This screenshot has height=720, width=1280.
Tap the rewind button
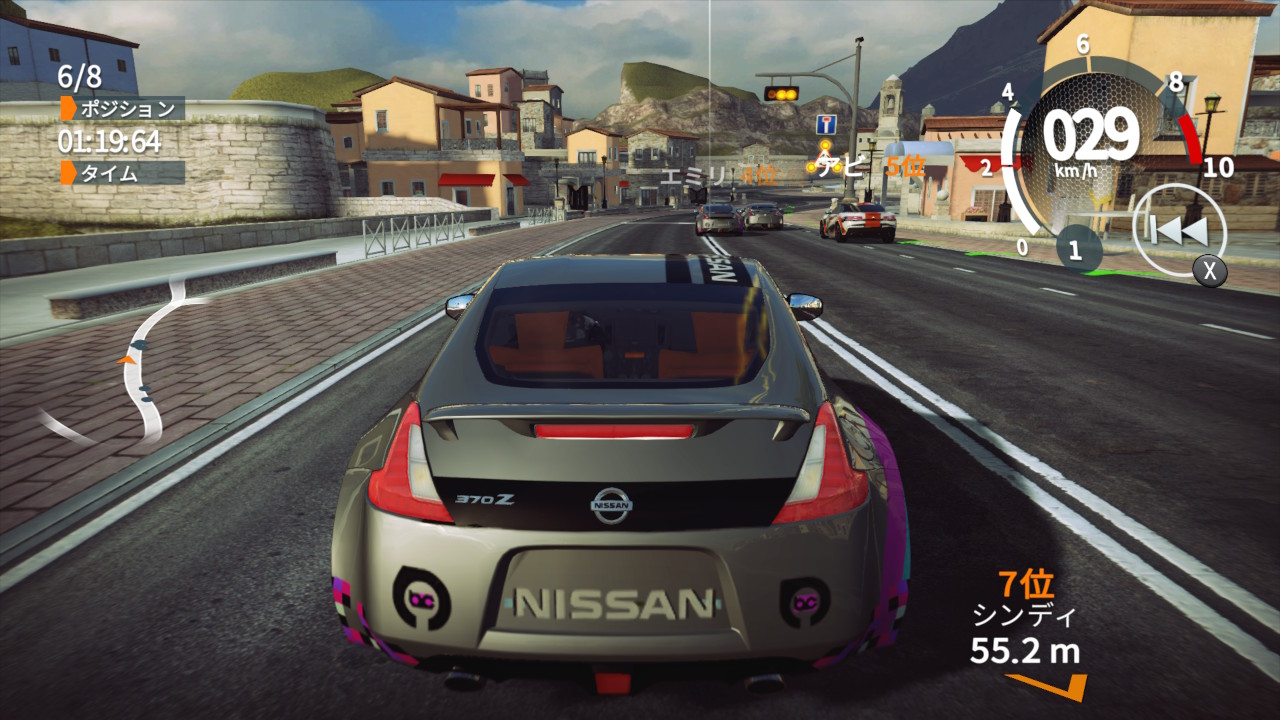pyautogui.click(x=1179, y=232)
